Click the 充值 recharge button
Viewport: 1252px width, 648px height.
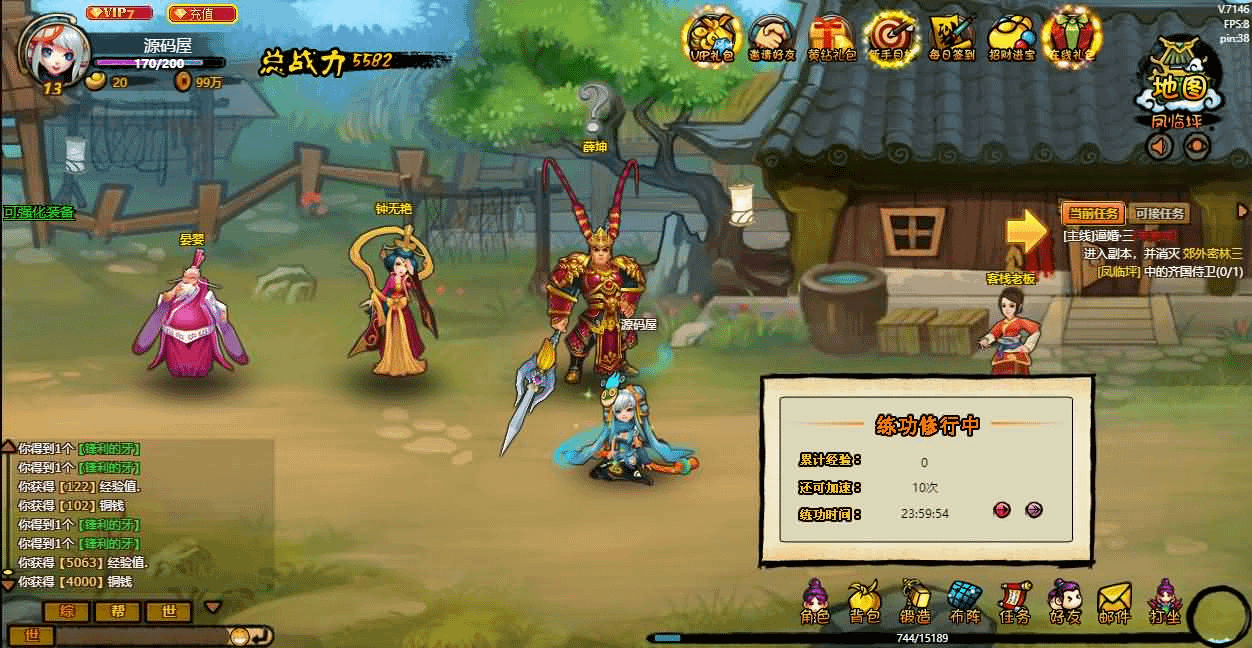click(202, 13)
